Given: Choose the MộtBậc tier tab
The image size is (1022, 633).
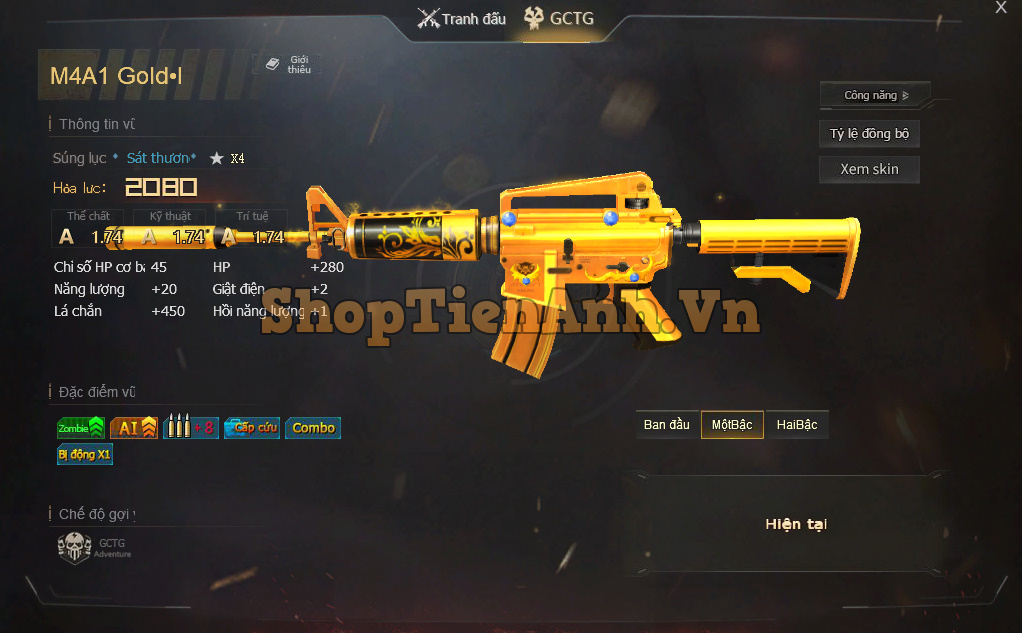Looking at the screenshot, I should coord(732,425).
